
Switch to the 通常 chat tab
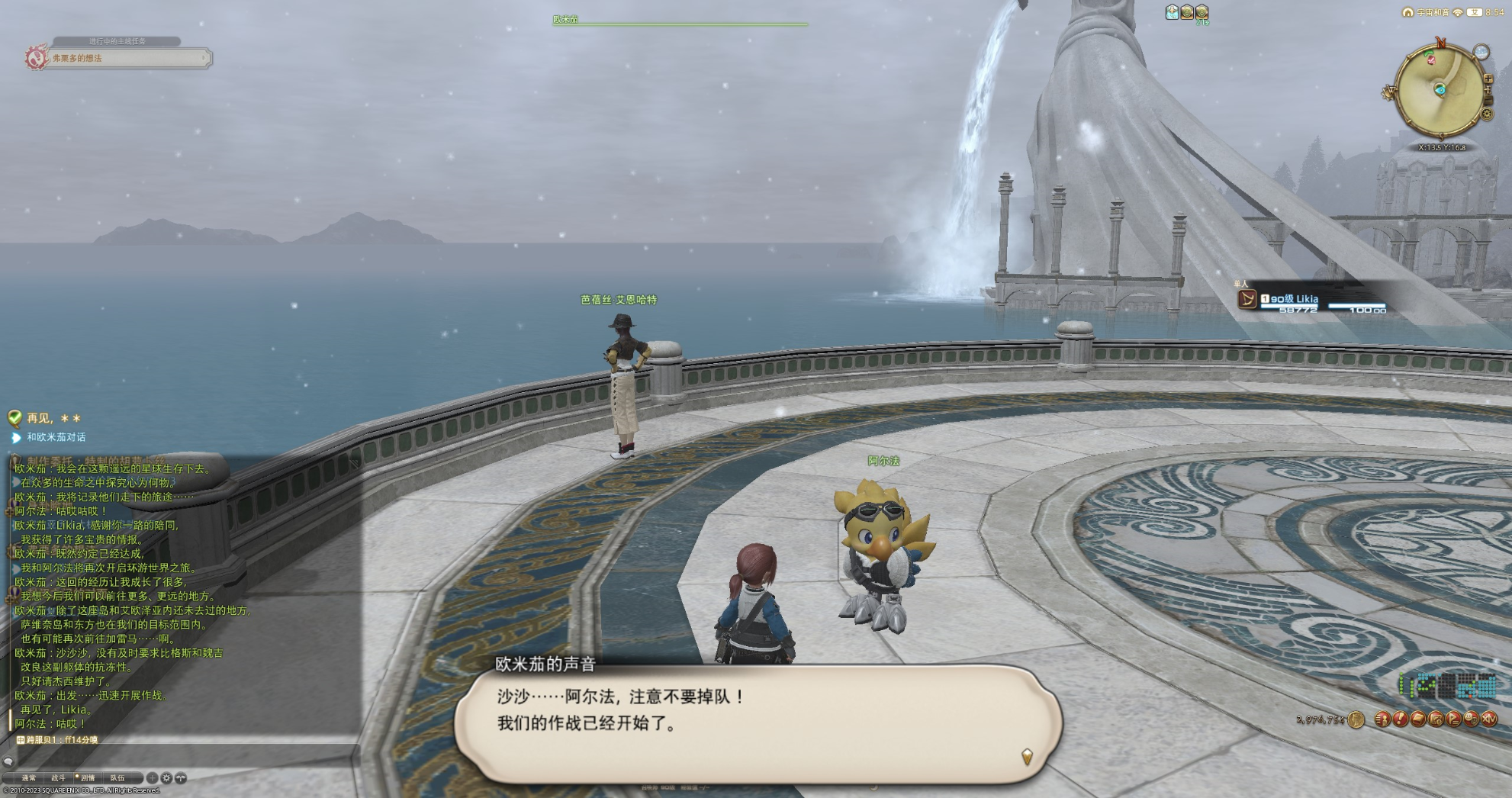pyautogui.click(x=29, y=778)
